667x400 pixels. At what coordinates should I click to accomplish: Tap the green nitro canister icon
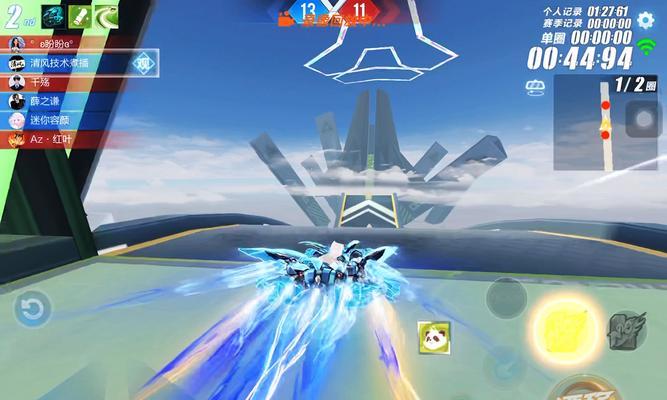[x=78, y=17]
